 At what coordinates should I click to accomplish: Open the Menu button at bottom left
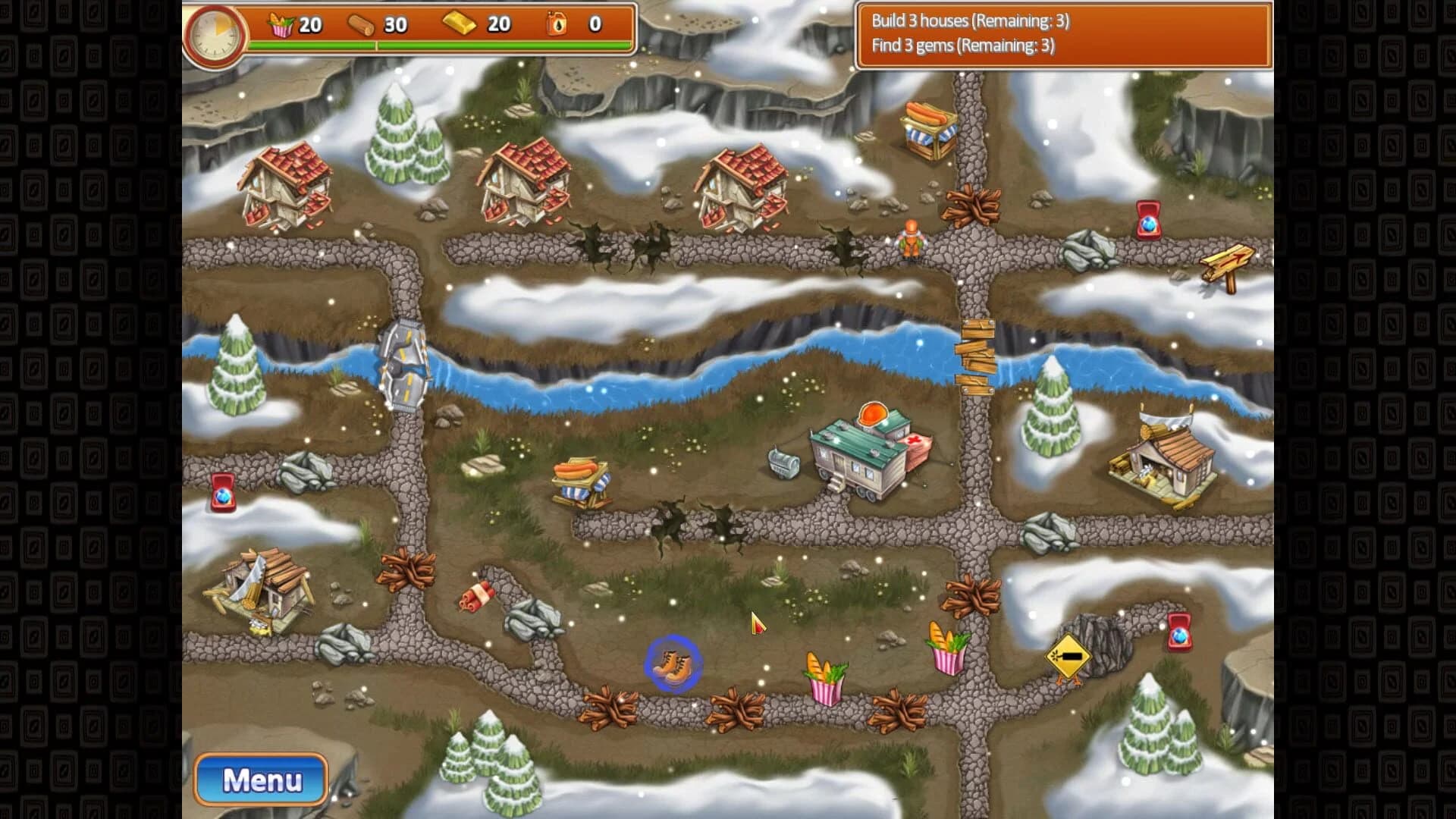[261, 779]
